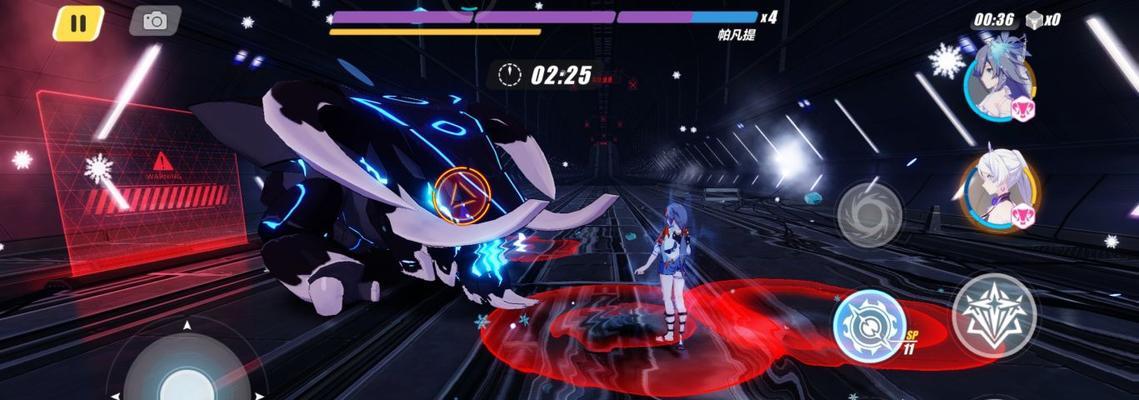Activate the blue weapon skill costing SP
Viewport: 1139px width, 400px height.
click(869, 326)
